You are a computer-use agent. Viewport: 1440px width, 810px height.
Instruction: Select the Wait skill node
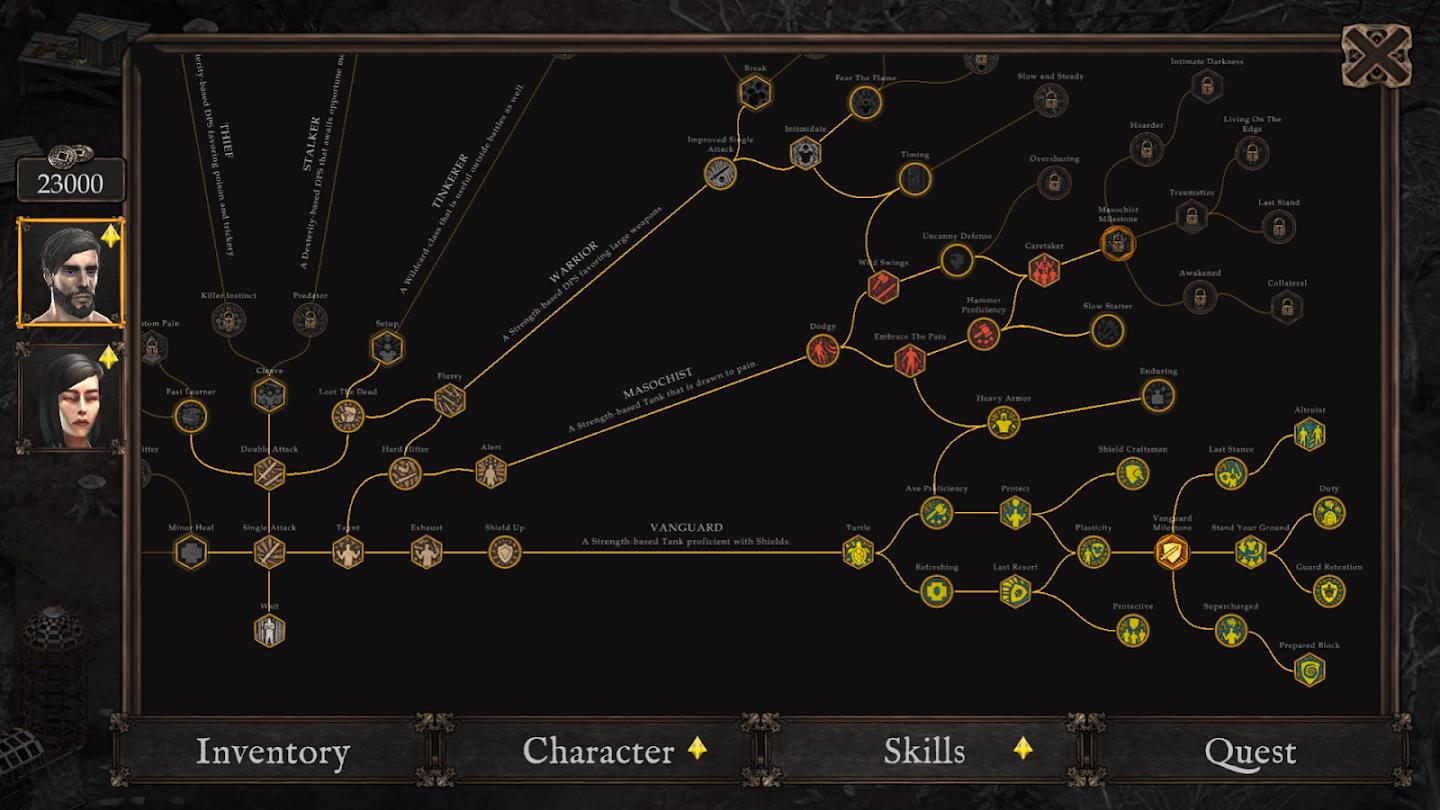[x=269, y=630]
